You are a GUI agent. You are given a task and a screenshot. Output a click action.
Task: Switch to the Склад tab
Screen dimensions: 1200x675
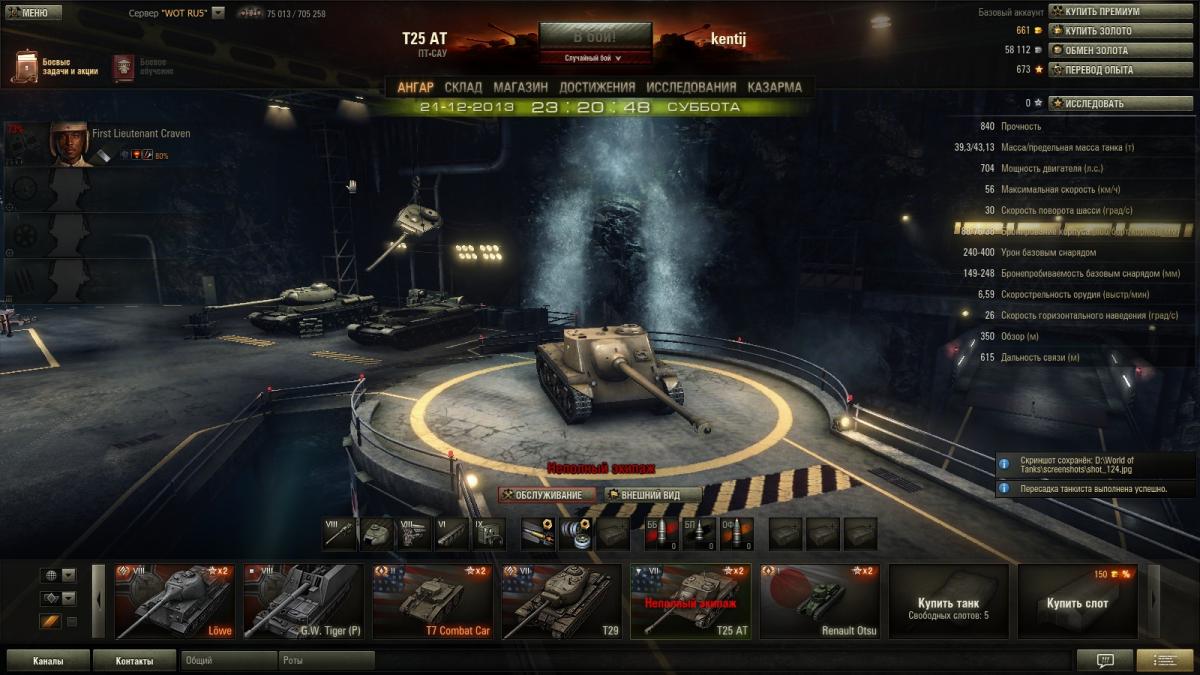pos(463,87)
